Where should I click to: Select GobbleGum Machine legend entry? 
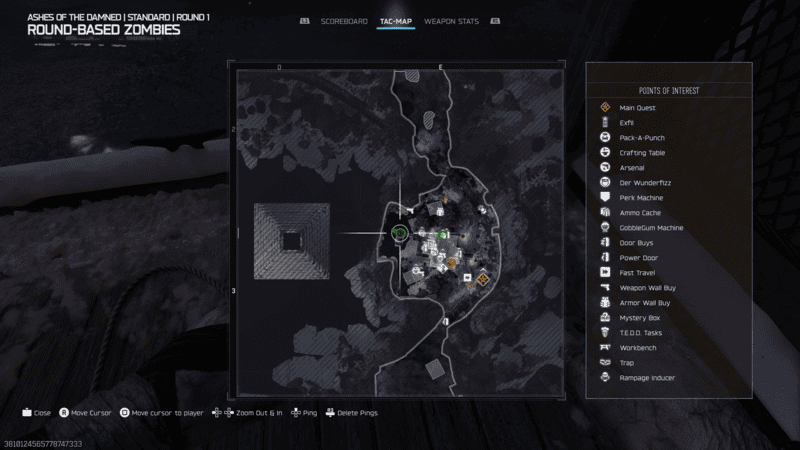pyautogui.click(x=651, y=227)
